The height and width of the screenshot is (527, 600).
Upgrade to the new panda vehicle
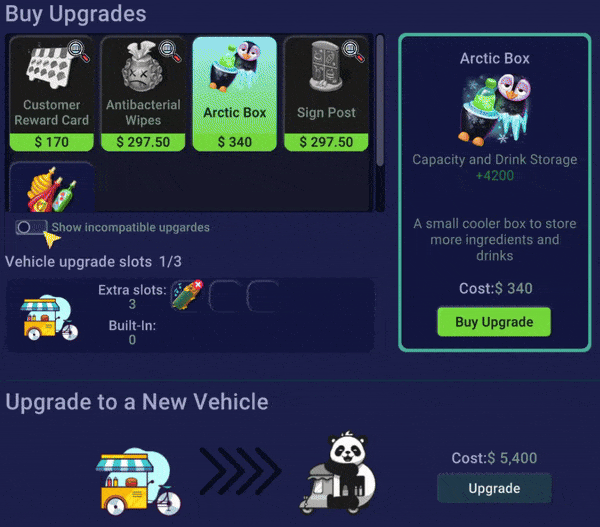(x=494, y=489)
